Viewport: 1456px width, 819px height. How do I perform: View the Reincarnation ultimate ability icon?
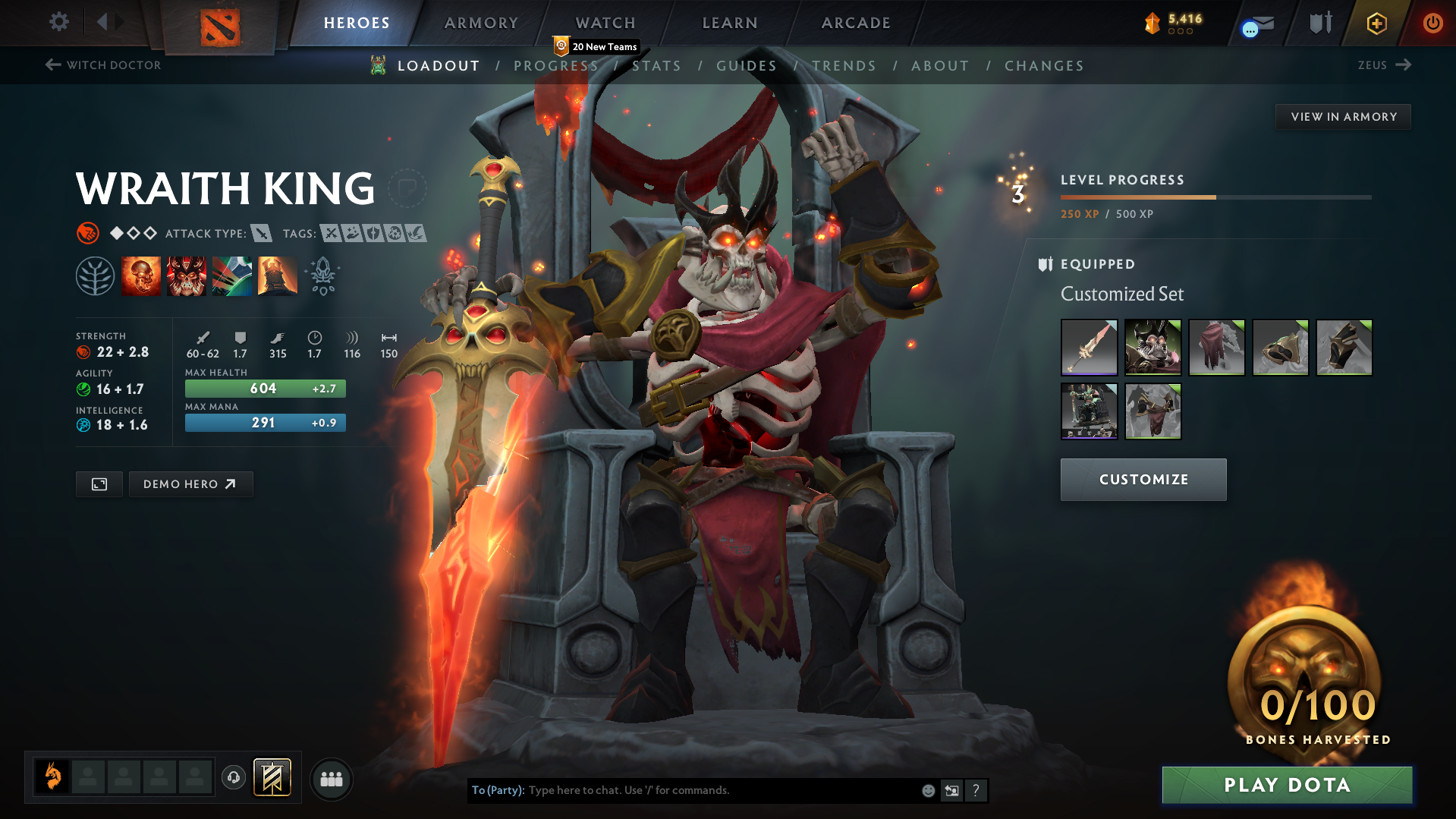coord(277,275)
